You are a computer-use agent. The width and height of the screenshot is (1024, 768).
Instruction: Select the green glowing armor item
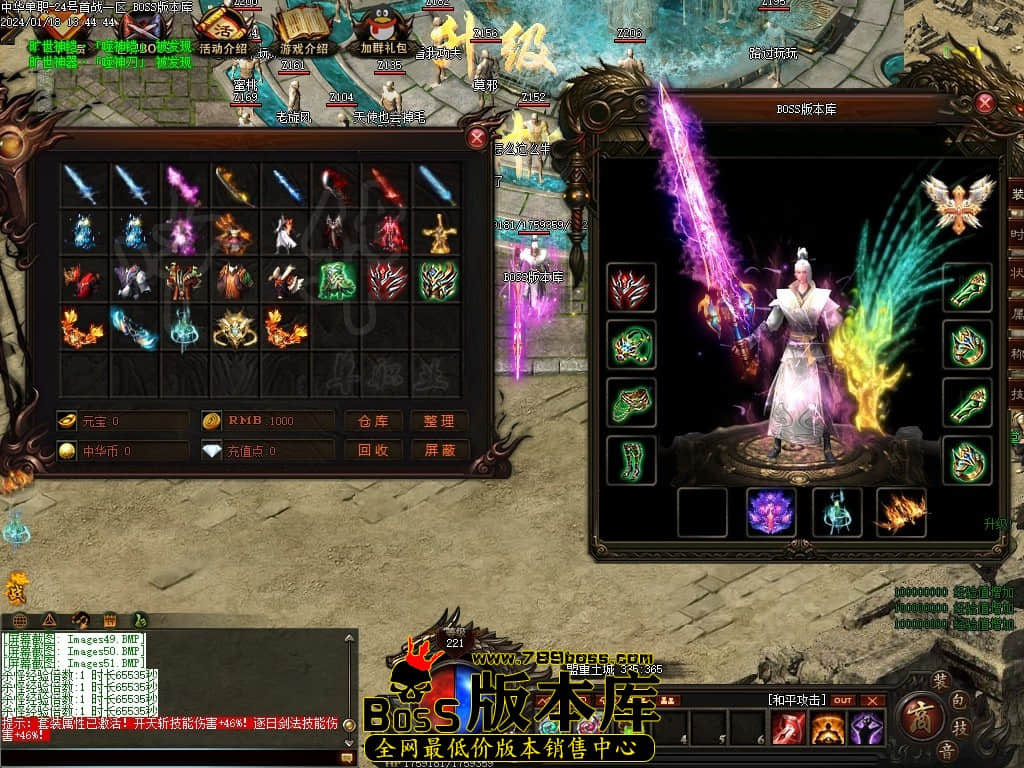pyautogui.click(x=336, y=281)
